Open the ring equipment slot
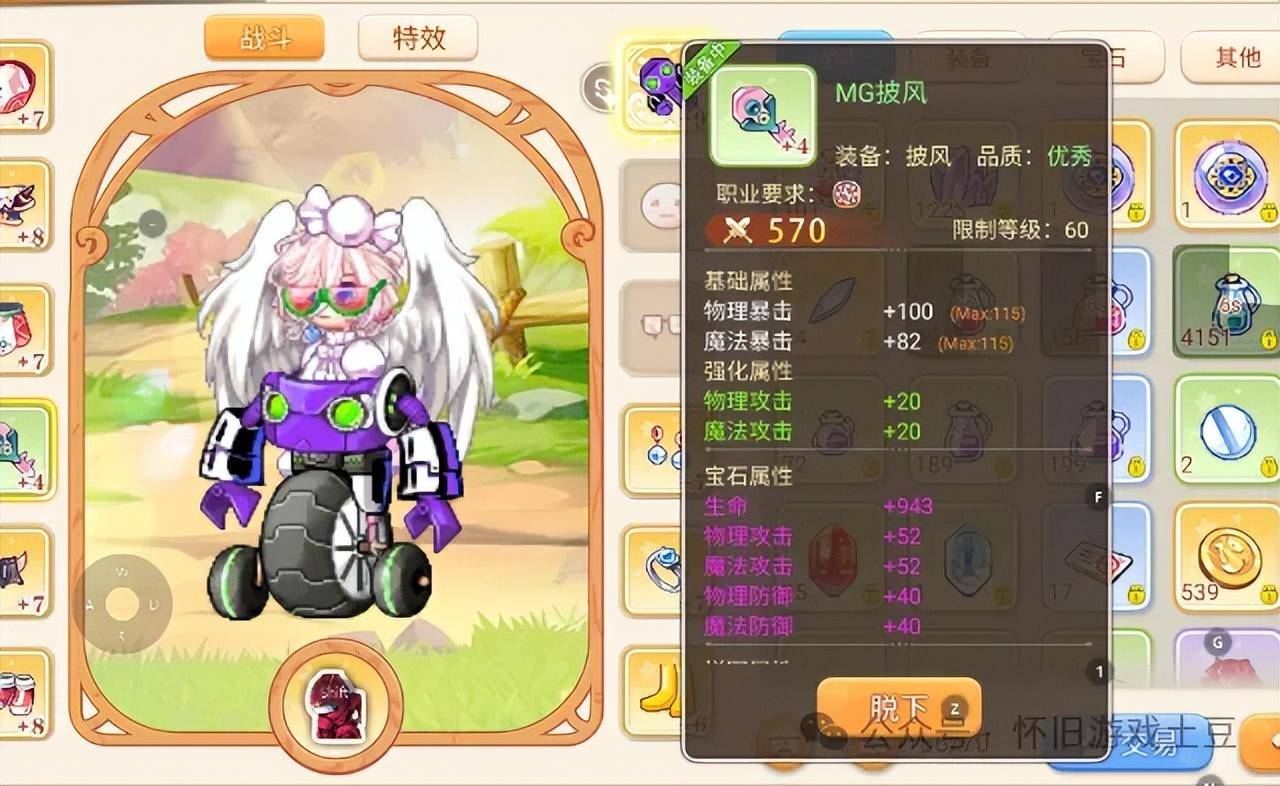The height and width of the screenshot is (786, 1280). 655,568
